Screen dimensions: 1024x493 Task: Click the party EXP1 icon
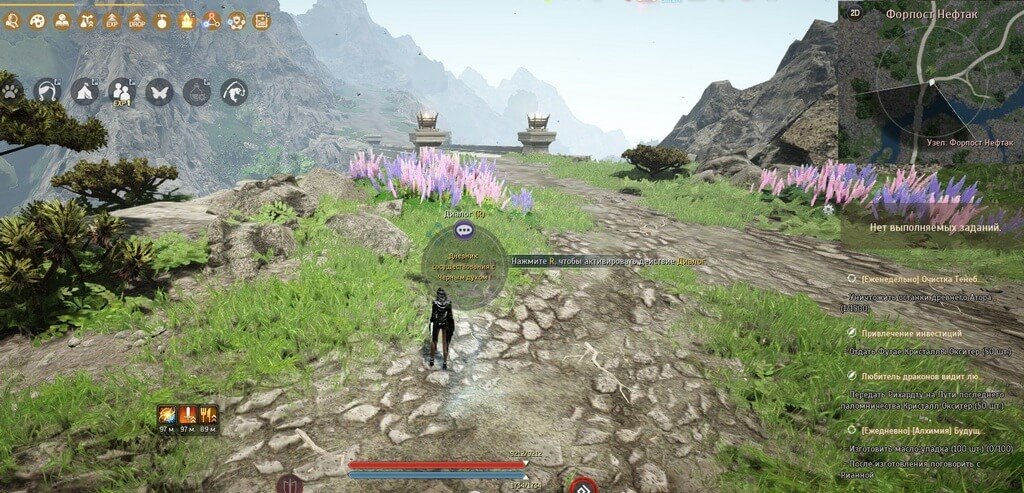[122, 92]
